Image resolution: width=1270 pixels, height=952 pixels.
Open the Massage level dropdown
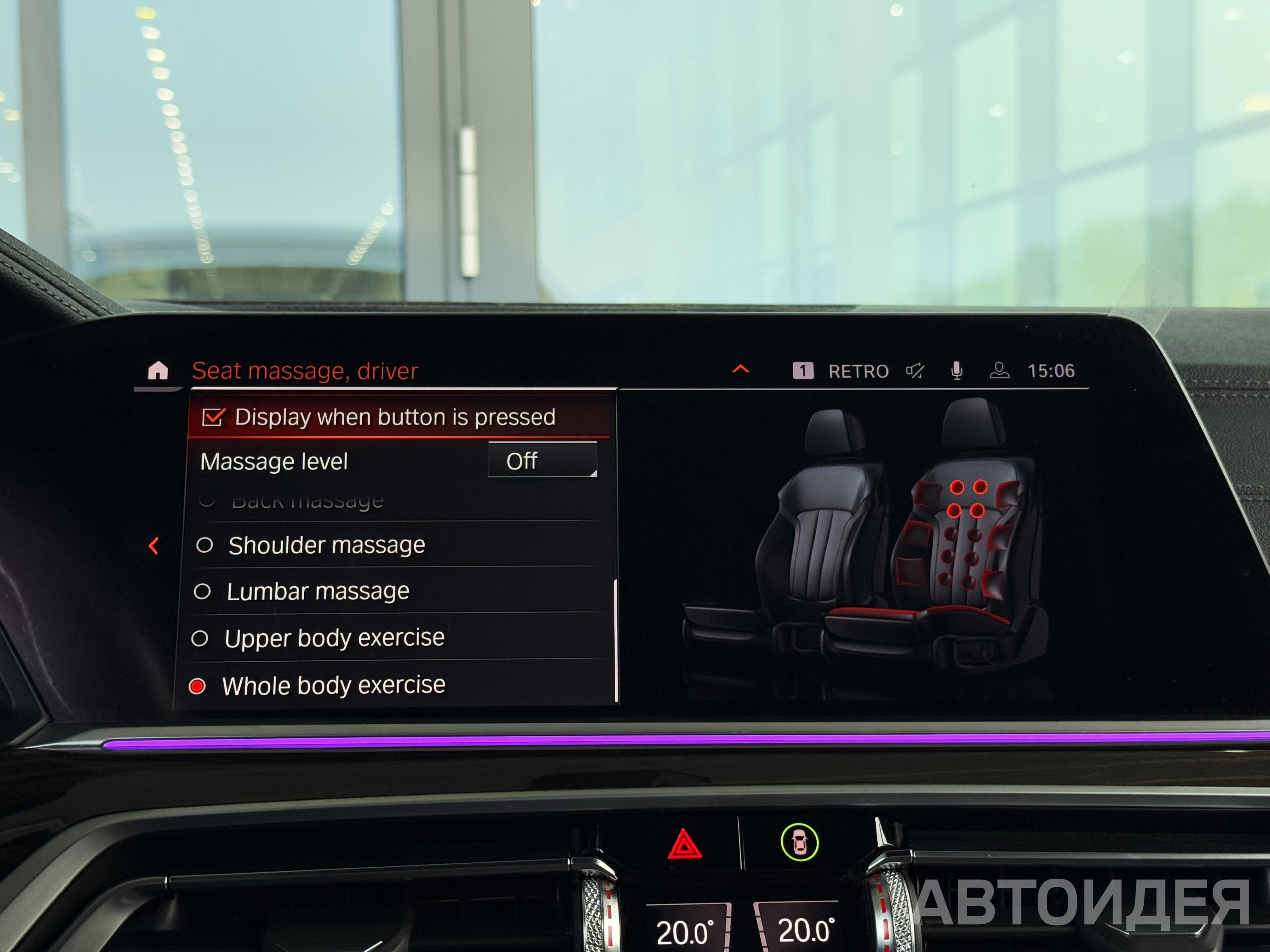click(x=542, y=460)
